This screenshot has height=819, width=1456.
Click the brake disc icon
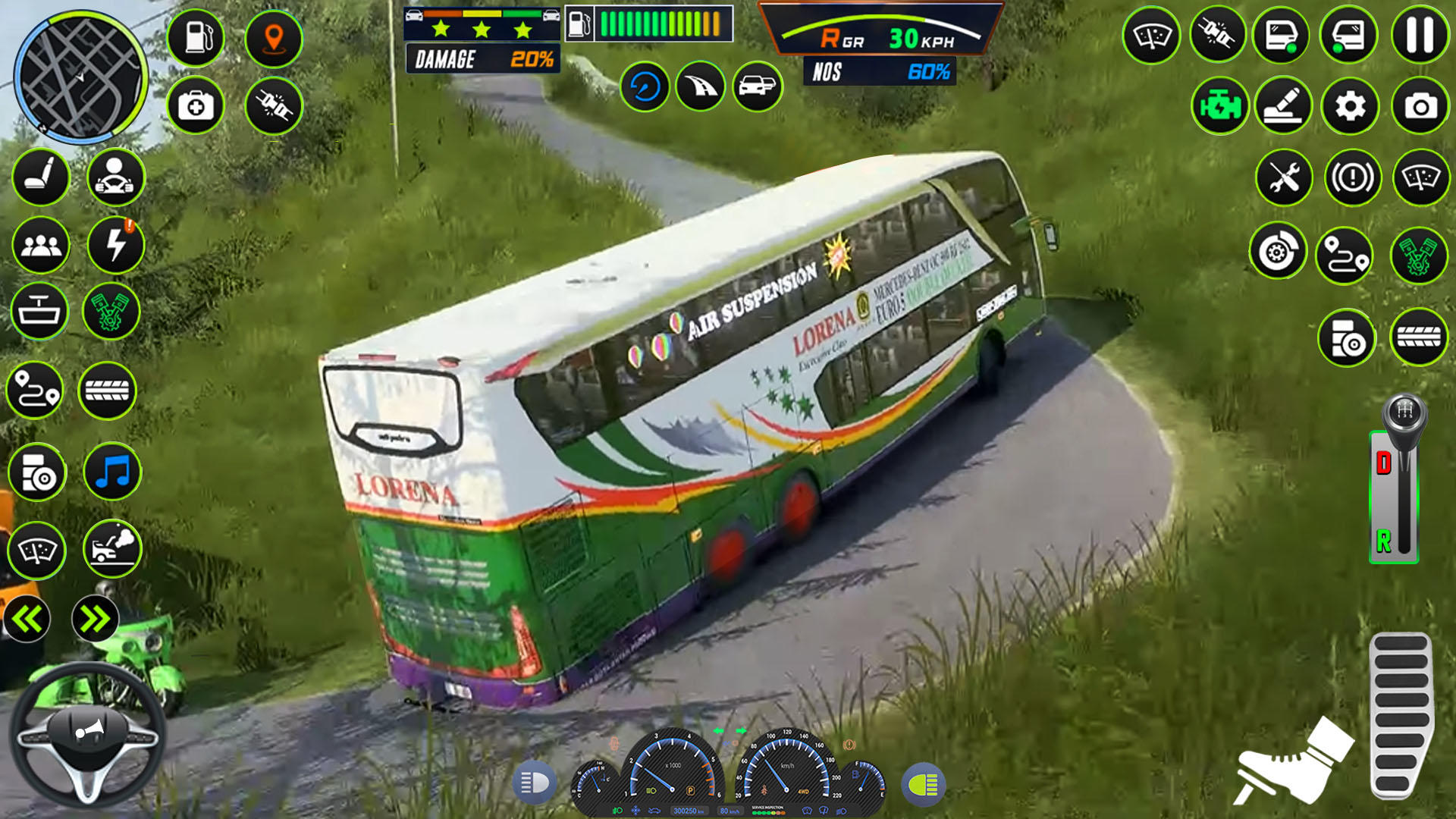pyautogui.click(x=1277, y=253)
